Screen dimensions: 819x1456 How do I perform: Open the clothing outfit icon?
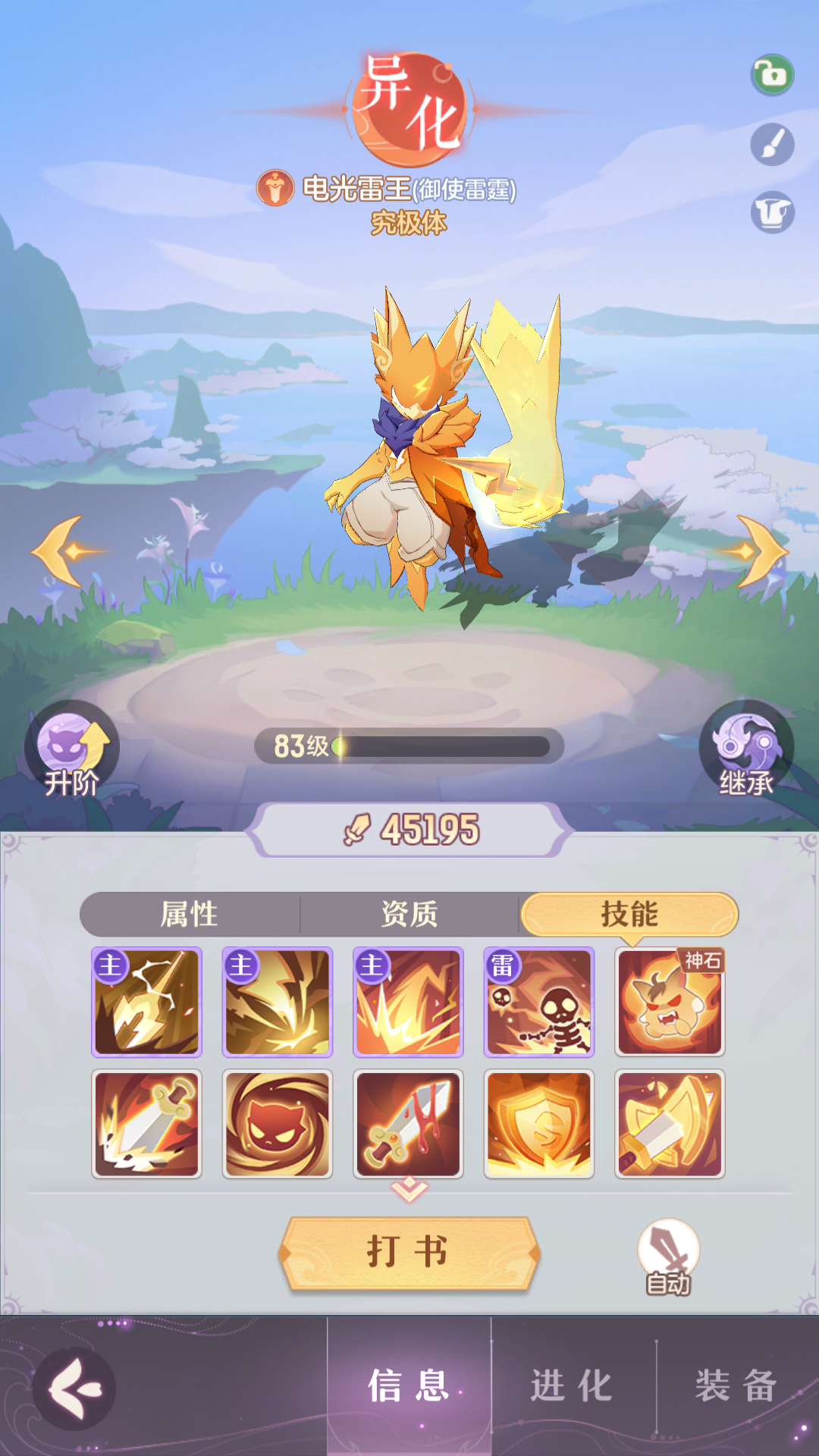772,212
